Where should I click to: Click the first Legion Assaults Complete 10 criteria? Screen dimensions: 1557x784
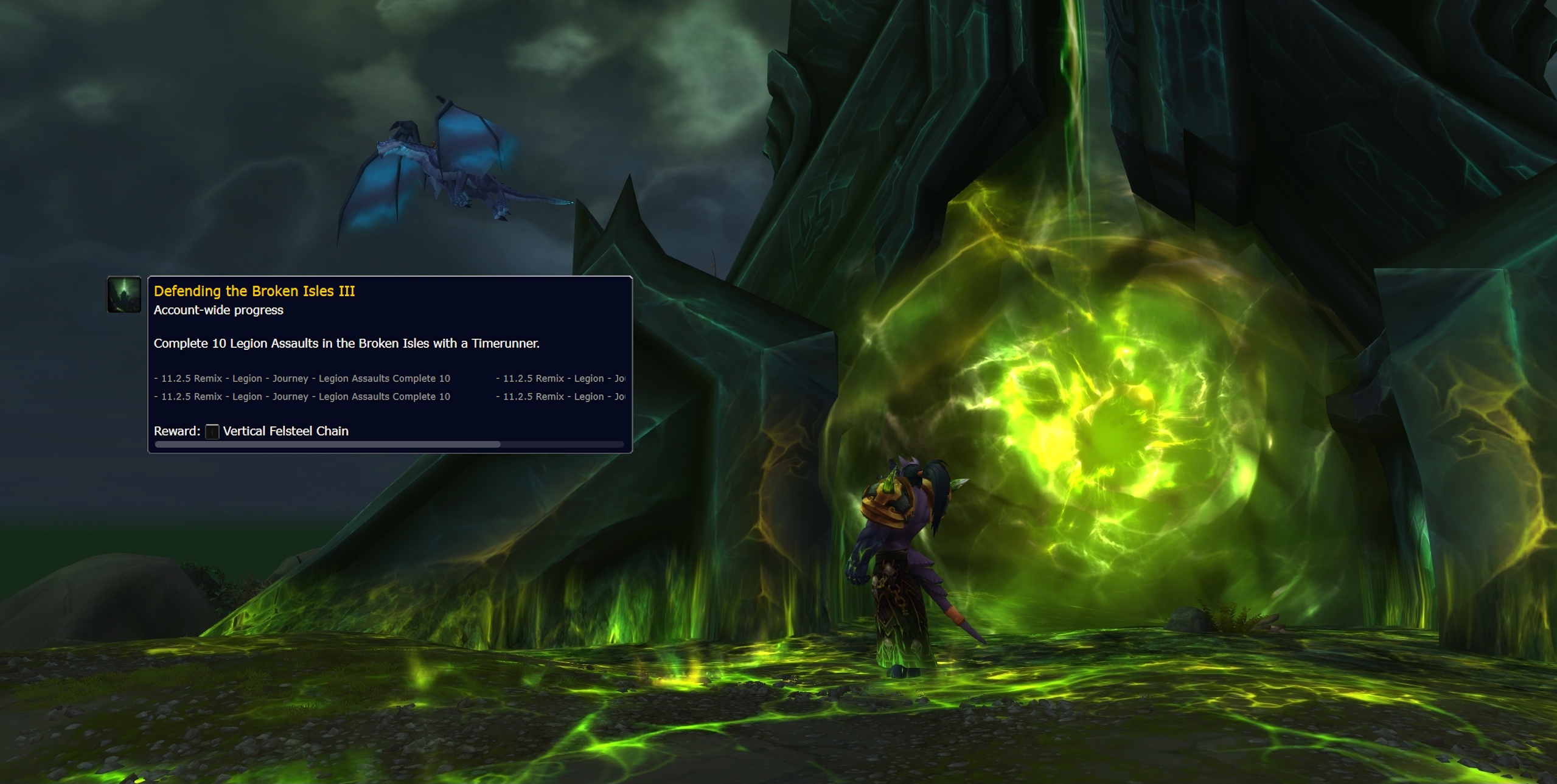[302, 378]
